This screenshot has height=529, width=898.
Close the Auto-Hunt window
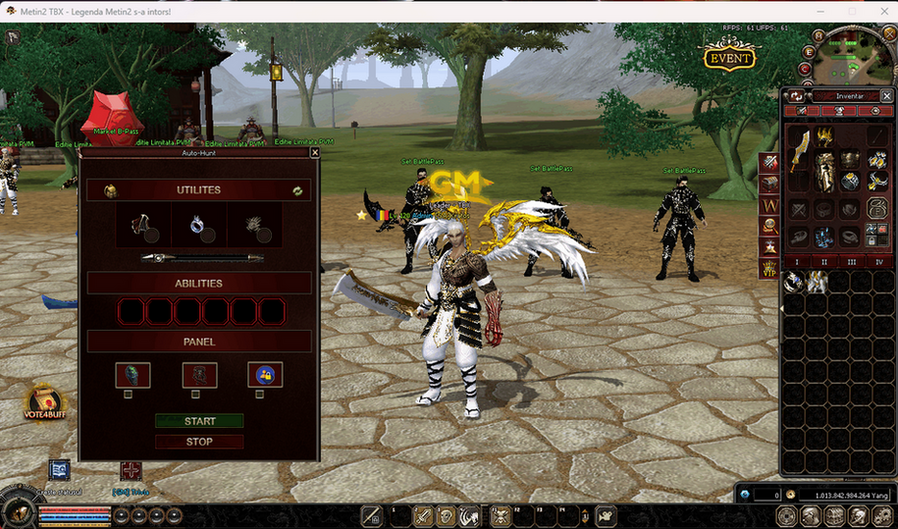315,153
